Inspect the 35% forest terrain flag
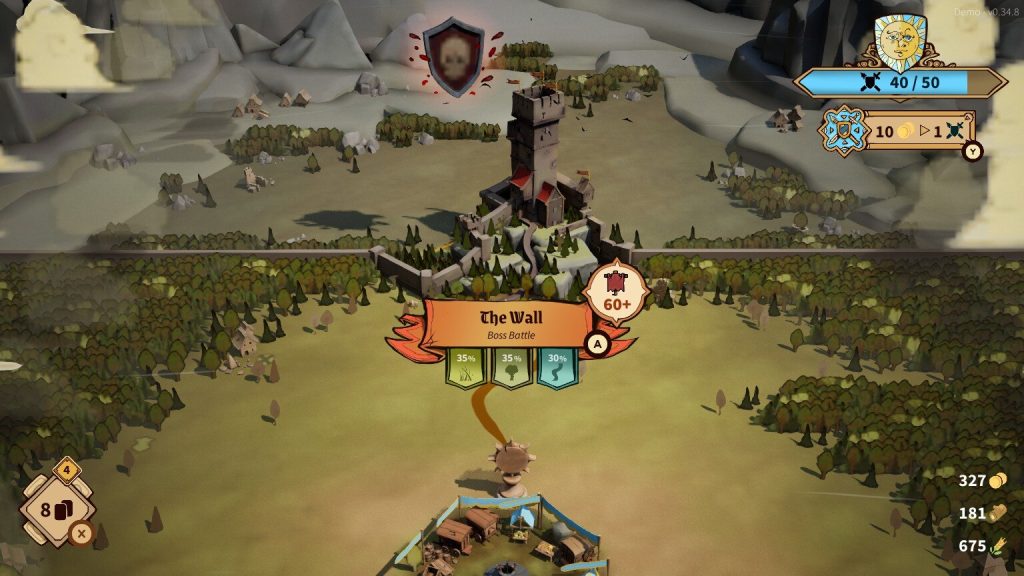This screenshot has height=576, width=1024. pyautogui.click(x=511, y=366)
